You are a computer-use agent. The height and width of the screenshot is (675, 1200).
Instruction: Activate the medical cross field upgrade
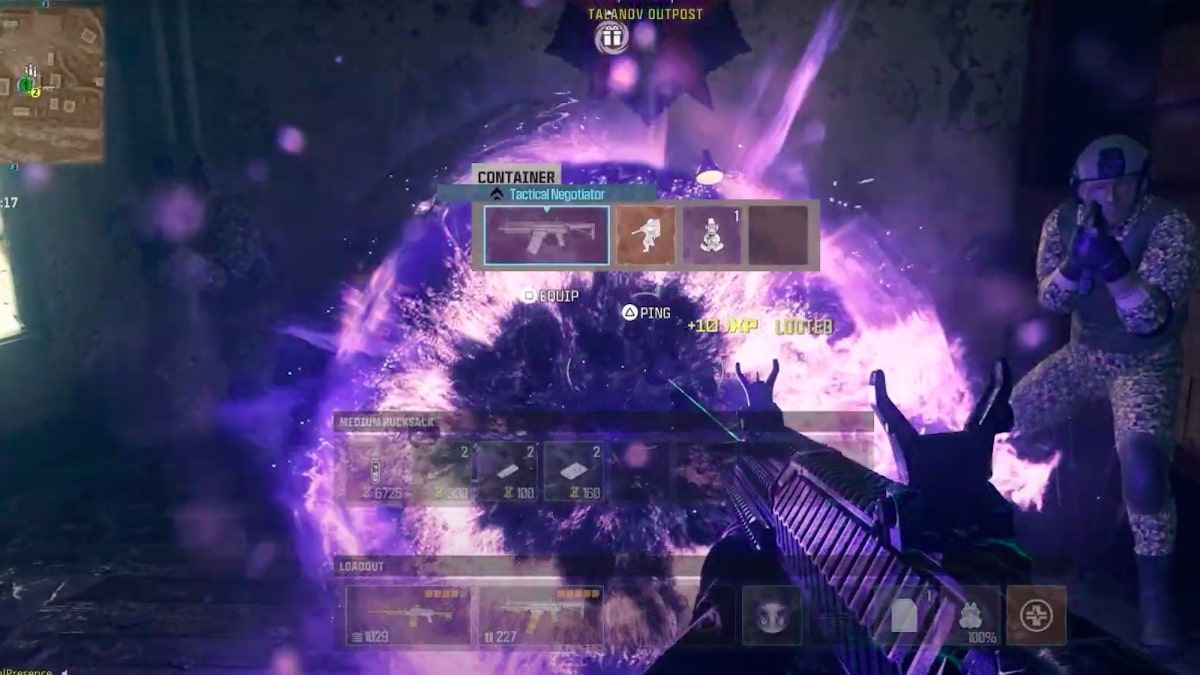point(1036,615)
